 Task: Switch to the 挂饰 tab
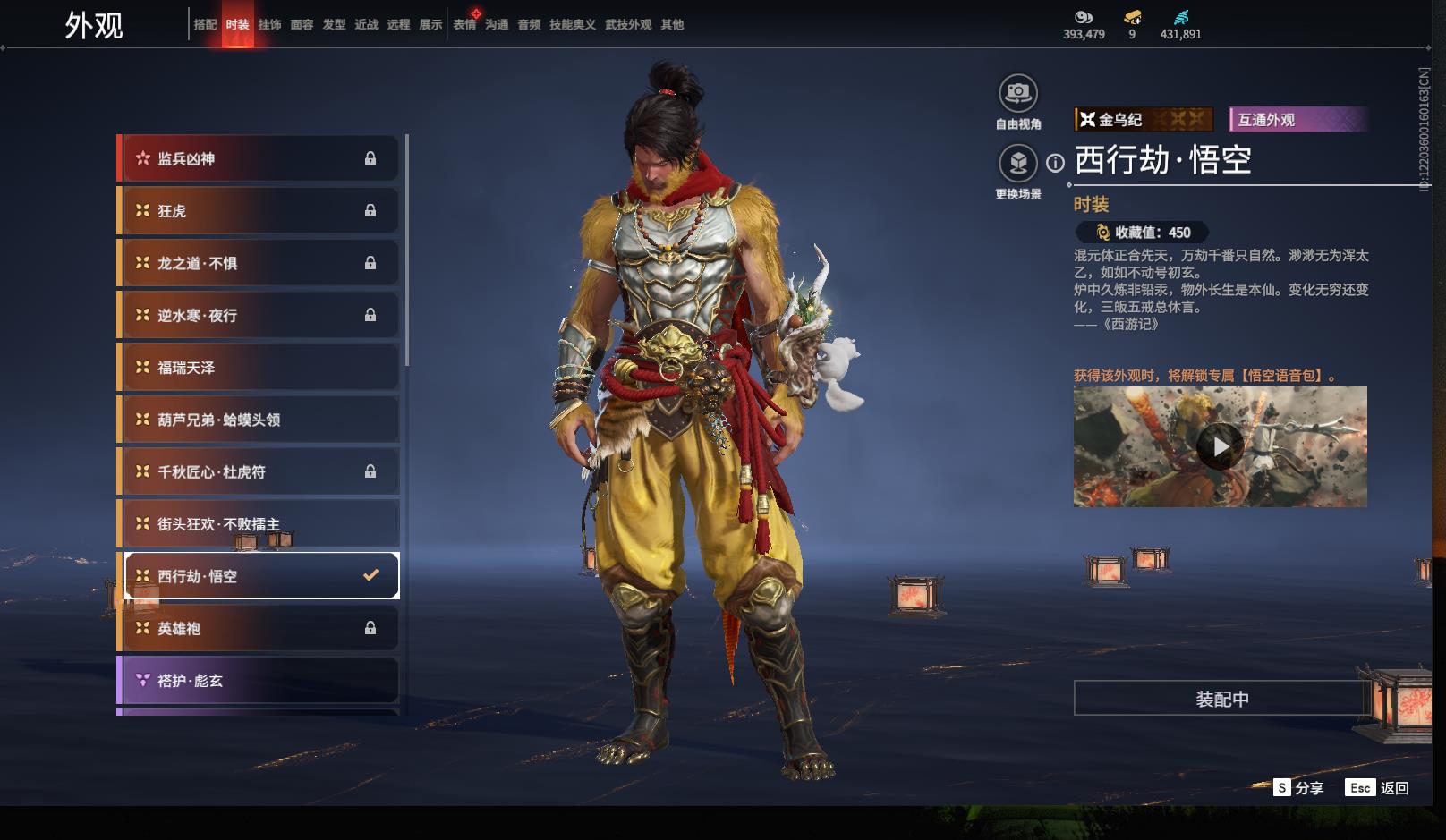tap(269, 25)
